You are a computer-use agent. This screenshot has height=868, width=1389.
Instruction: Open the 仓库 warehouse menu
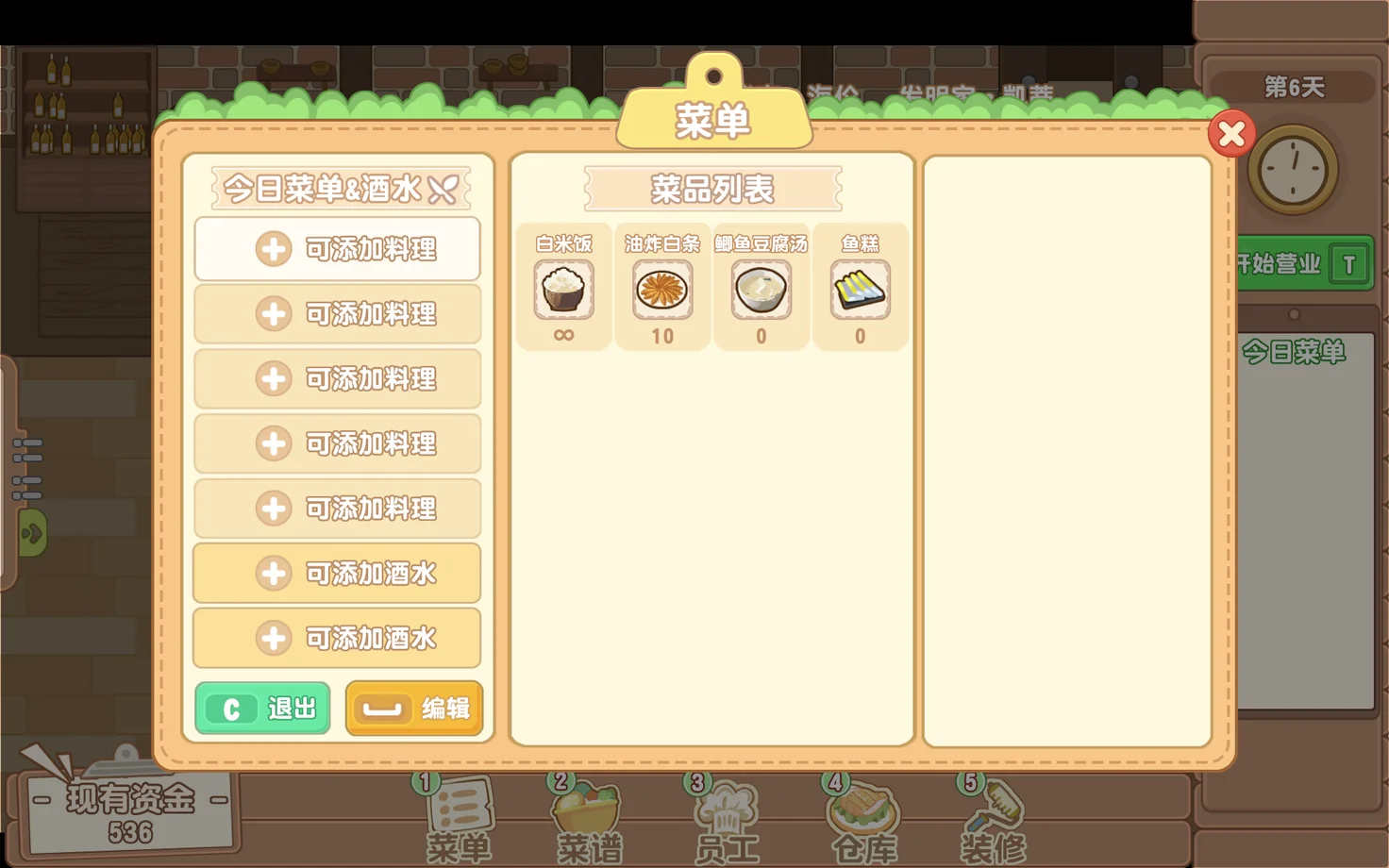coord(862,819)
